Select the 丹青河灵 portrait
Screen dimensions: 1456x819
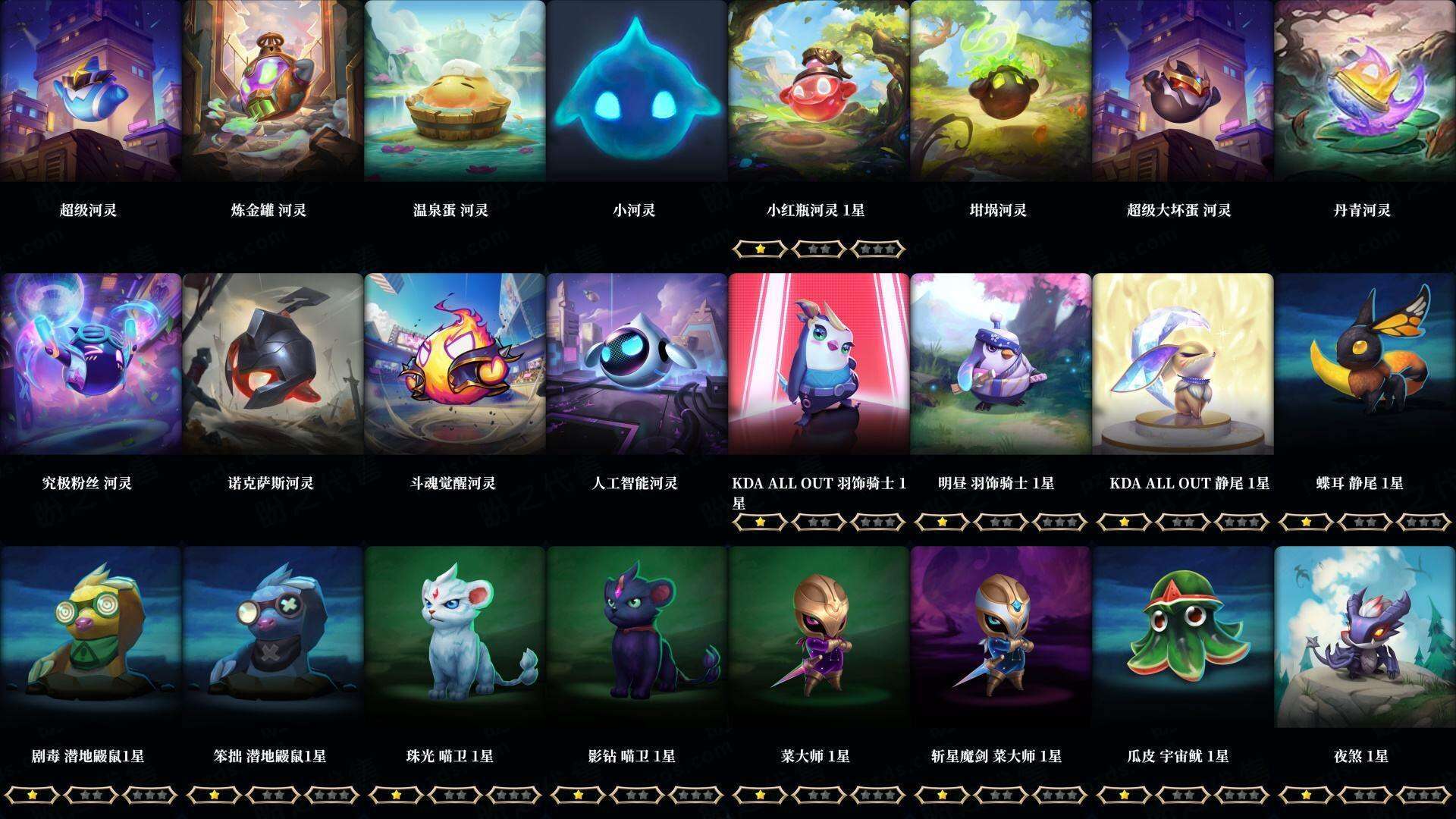[1365, 91]
